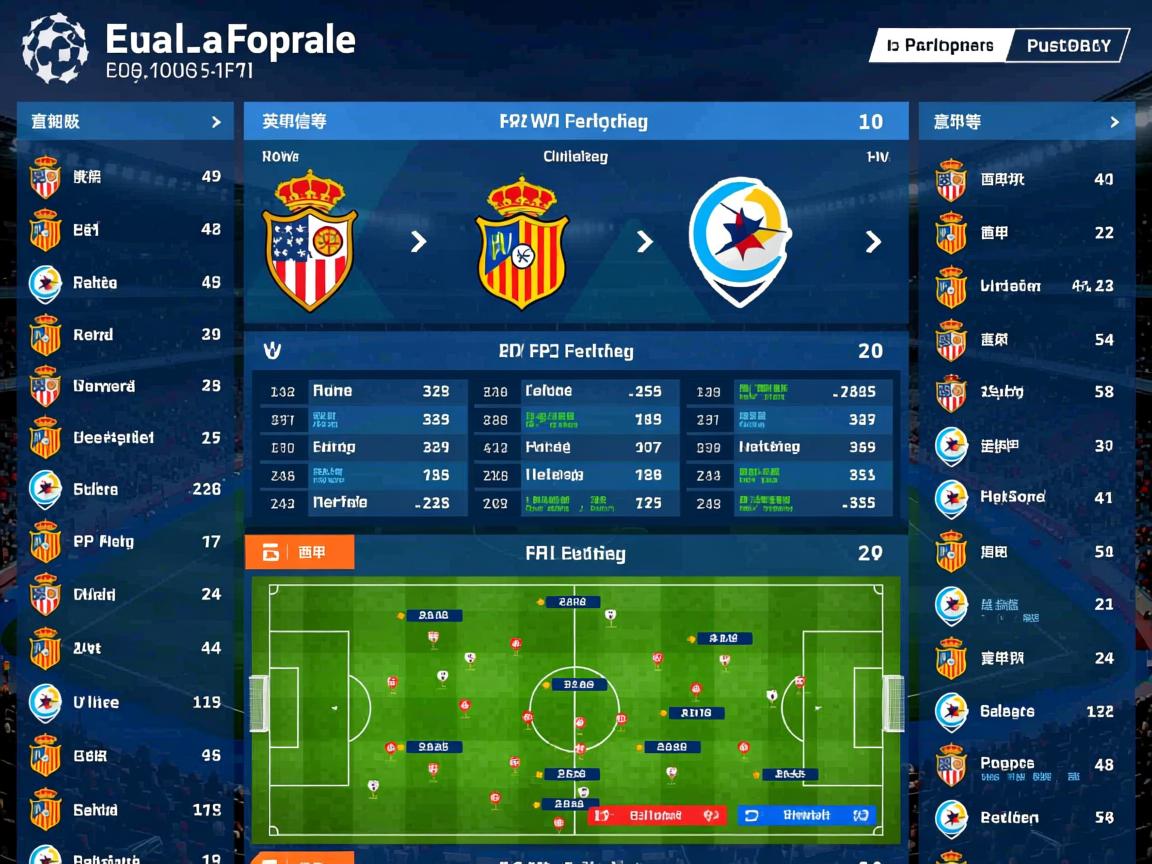The width and height of the screenshot is (1152, 864).
Task: Click the soccer ball logo at top left
Action: tap(55, 47)
